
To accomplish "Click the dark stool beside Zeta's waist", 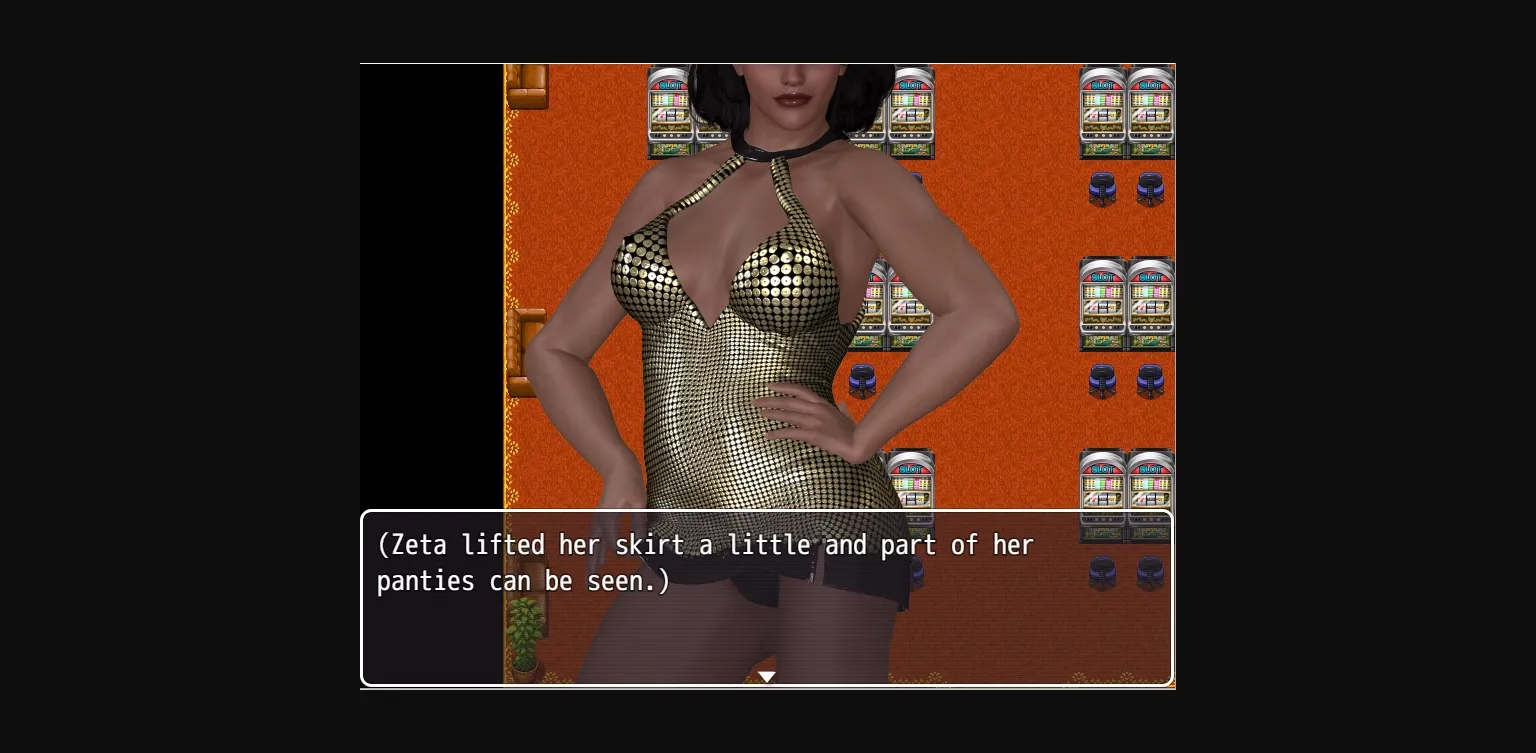I will pyautogui.click(x=863, y=382).
